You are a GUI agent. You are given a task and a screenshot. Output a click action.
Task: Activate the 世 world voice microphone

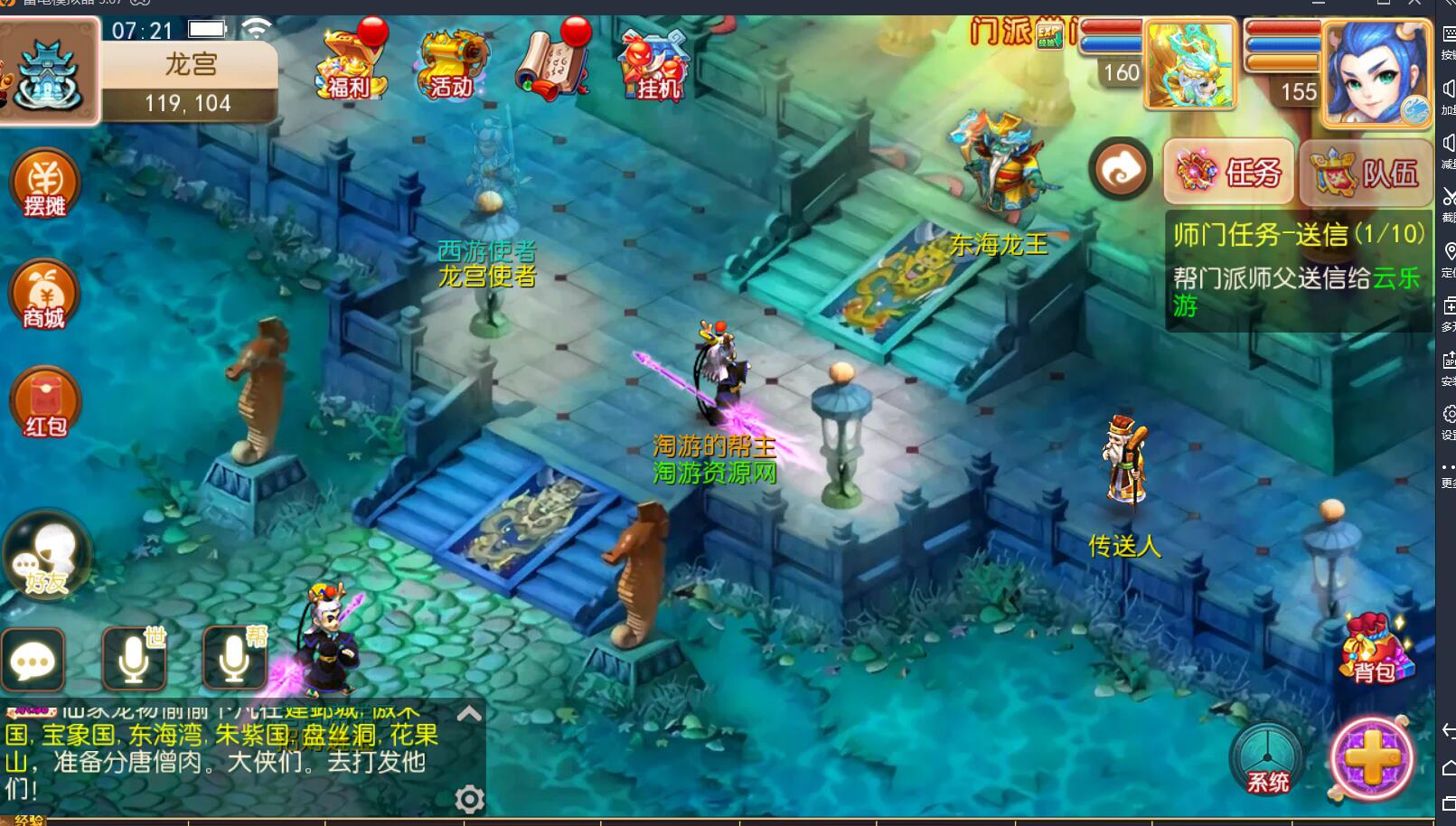pos(134,659)
